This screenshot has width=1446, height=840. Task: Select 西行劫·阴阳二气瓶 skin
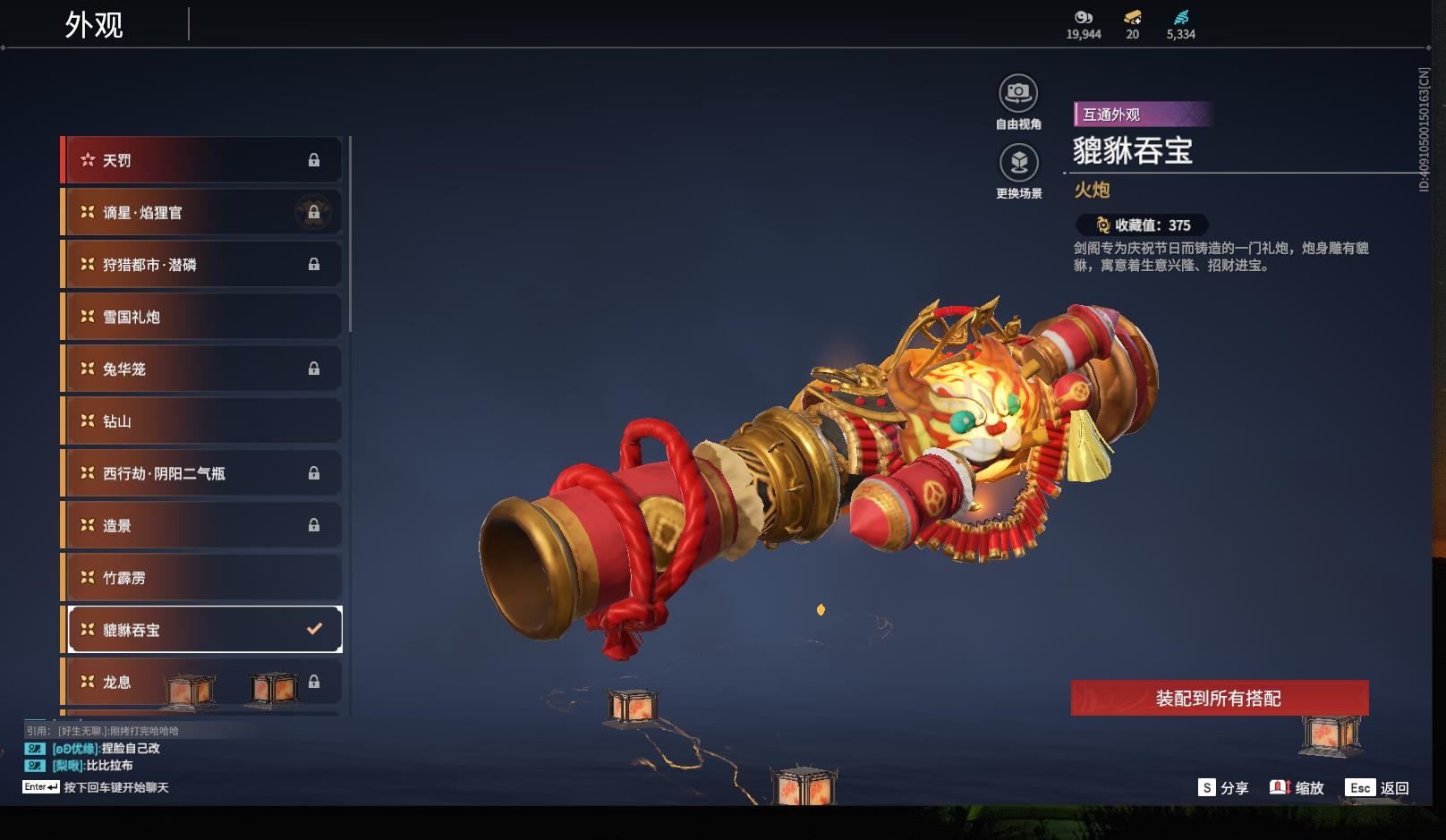204,473
